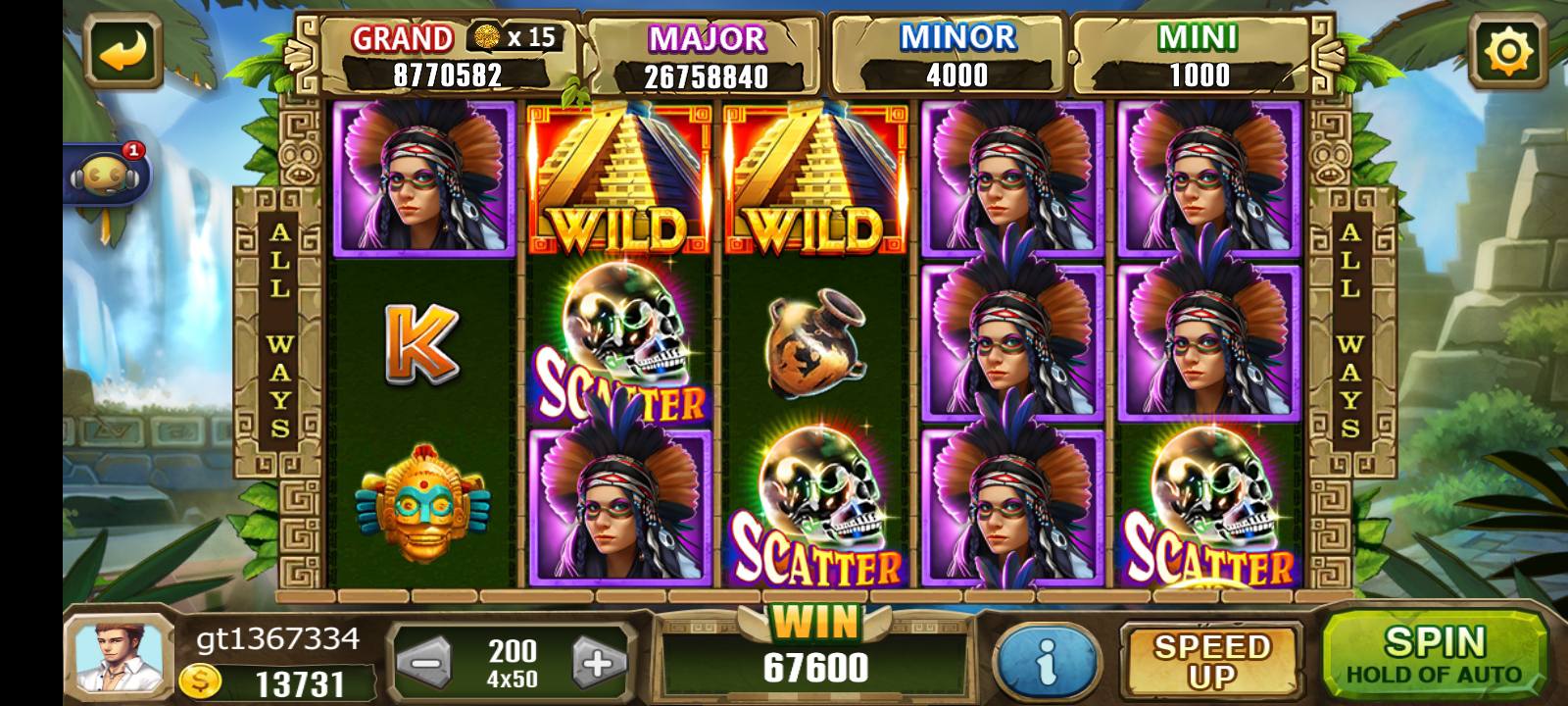Open the gear settings menu
Image resolution: width=1568 pixels, height=706 pixels.
click(x=1508, y=49)
